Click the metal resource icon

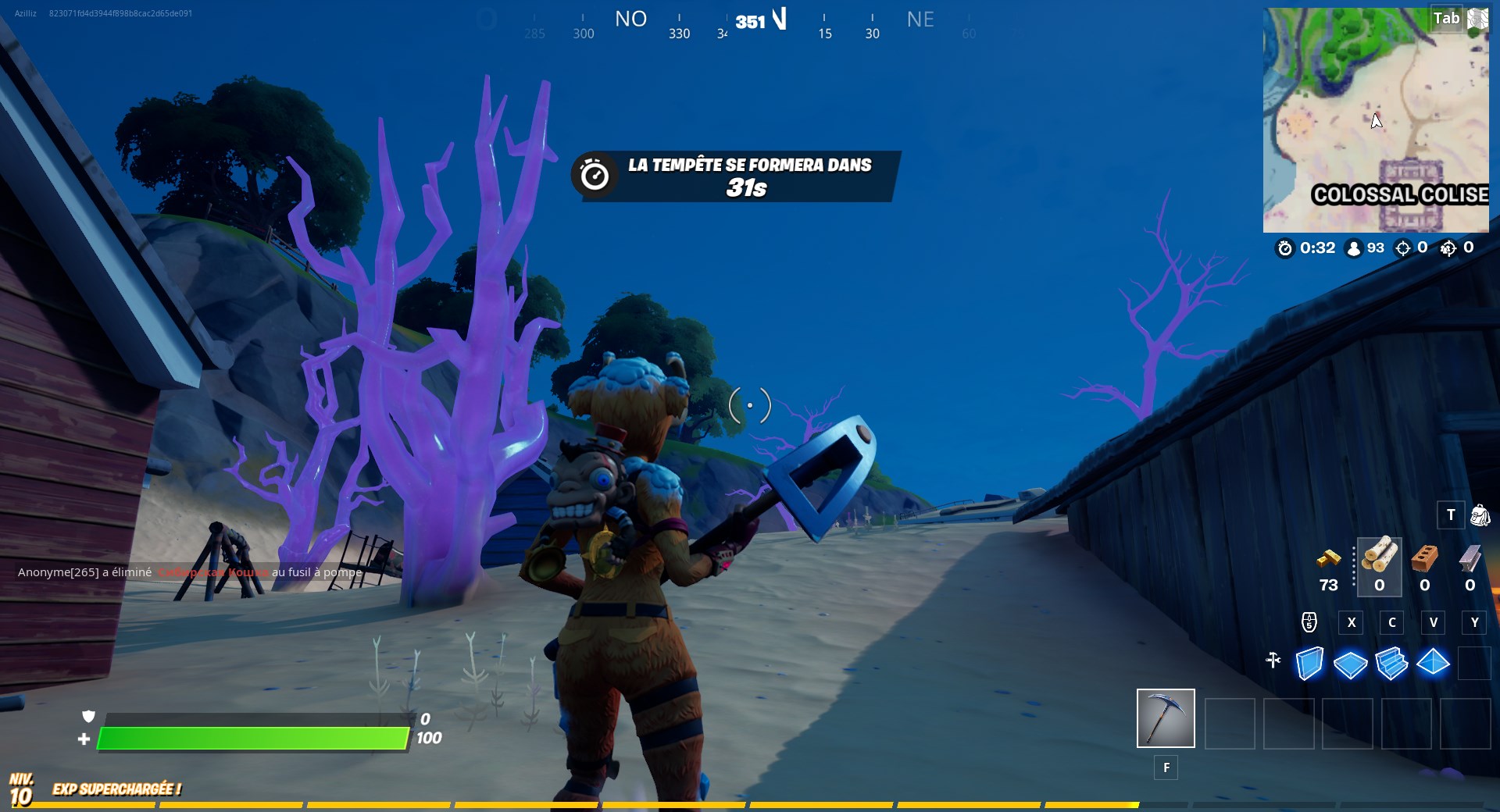tap(1470, 561)
